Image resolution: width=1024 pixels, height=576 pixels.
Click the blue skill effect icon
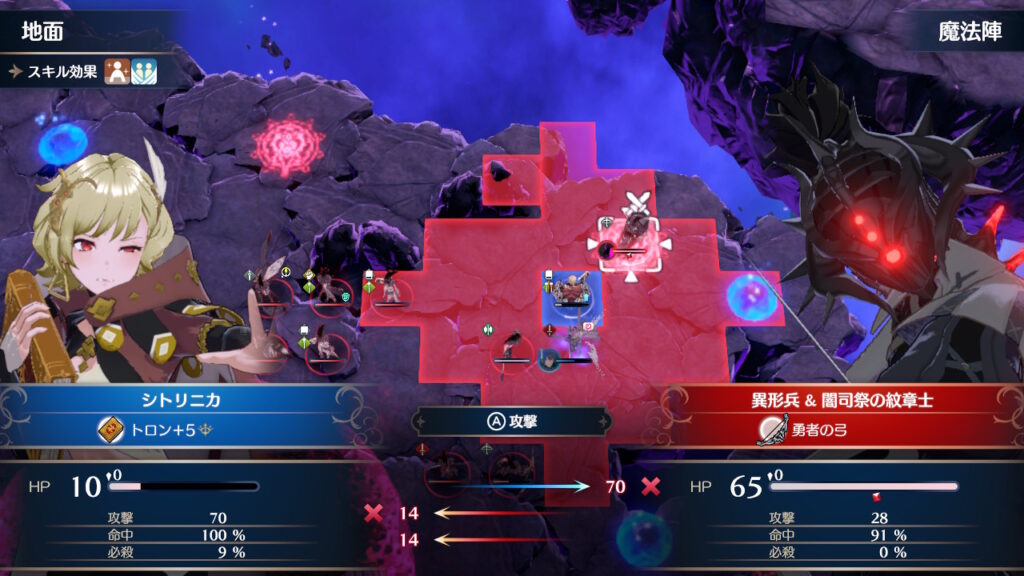tap(144, 72)
